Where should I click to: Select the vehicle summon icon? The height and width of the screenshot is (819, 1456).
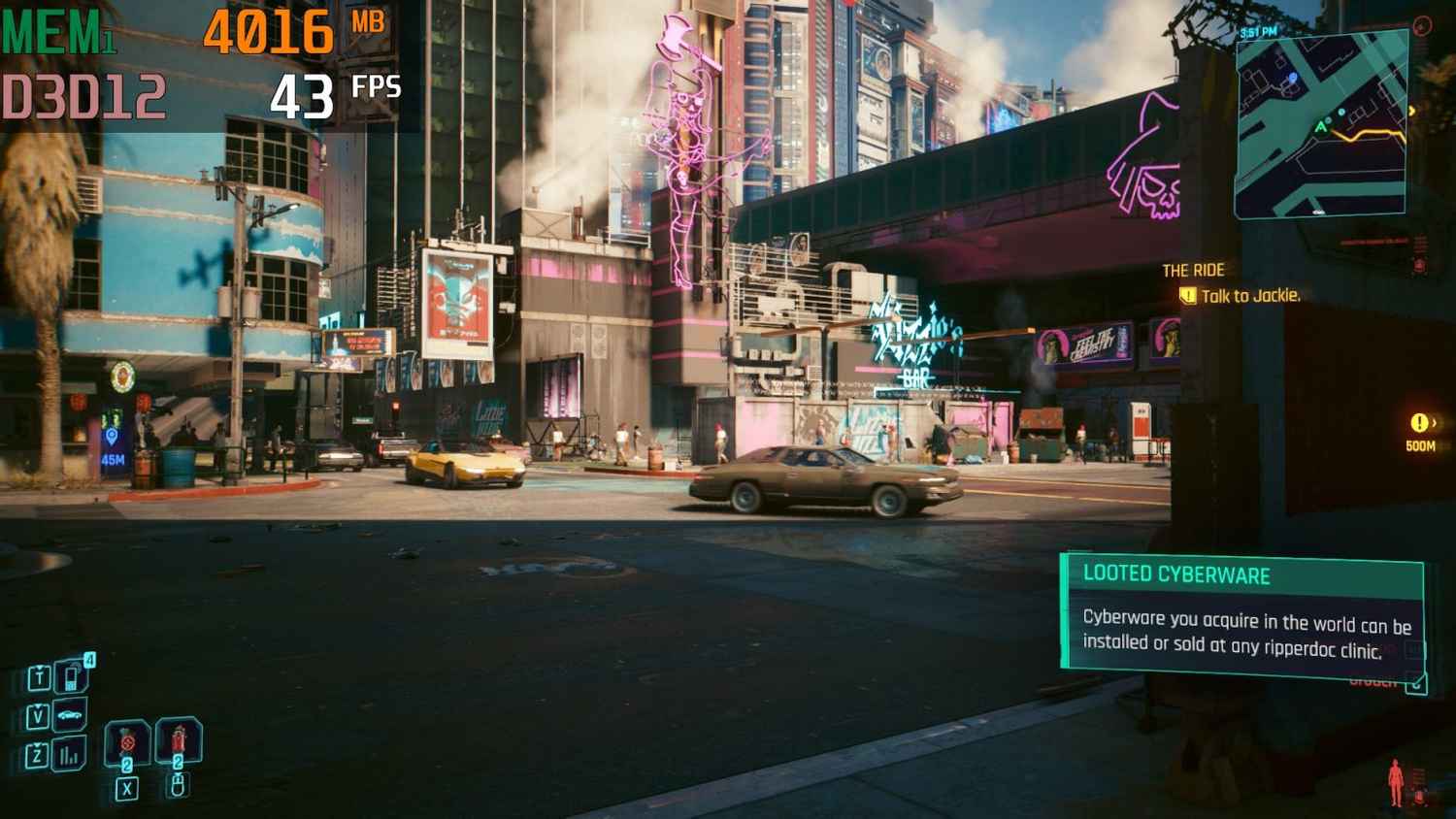[69, 714]
